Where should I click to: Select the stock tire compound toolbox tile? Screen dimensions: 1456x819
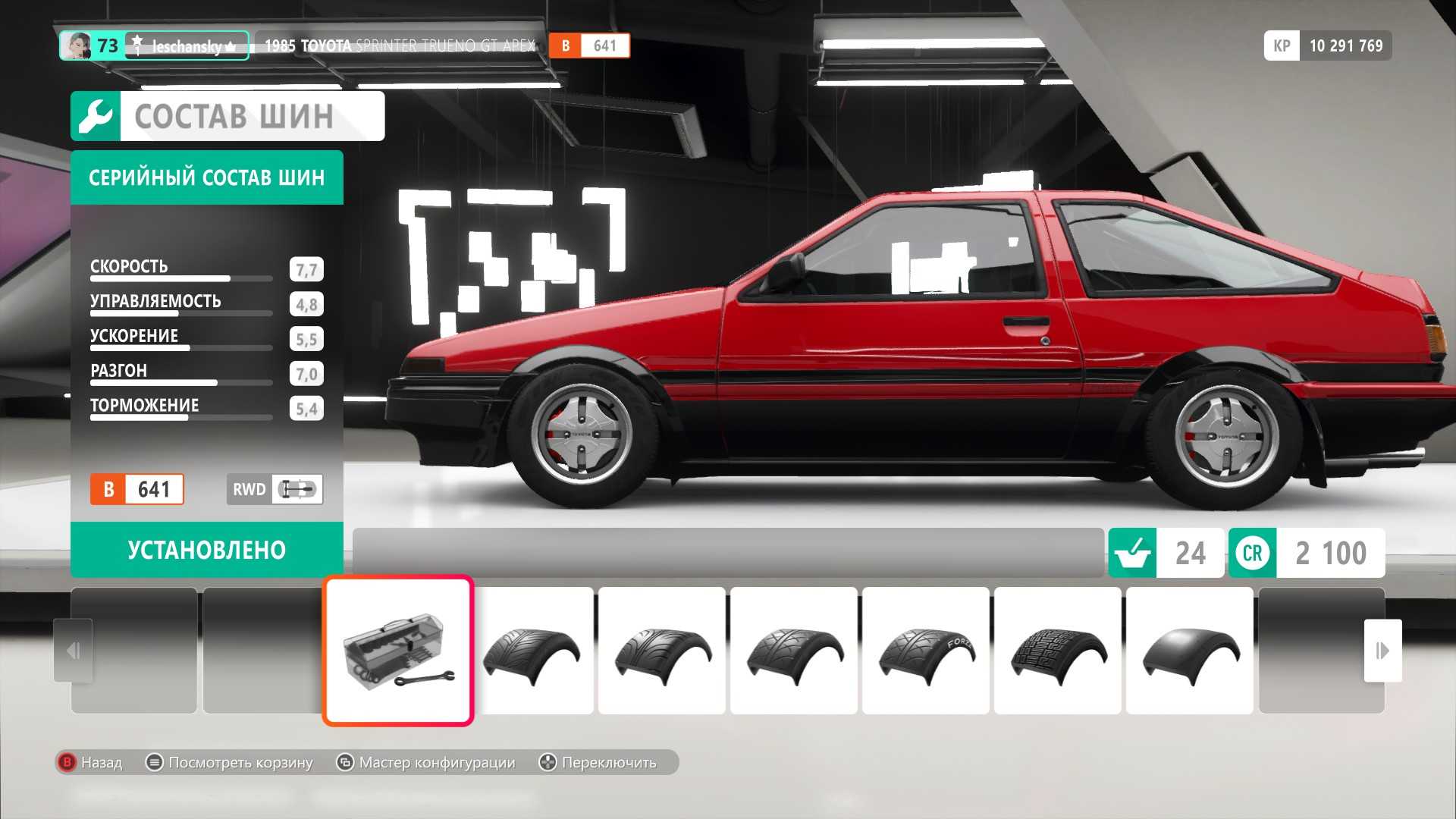(x=398, y=651)
